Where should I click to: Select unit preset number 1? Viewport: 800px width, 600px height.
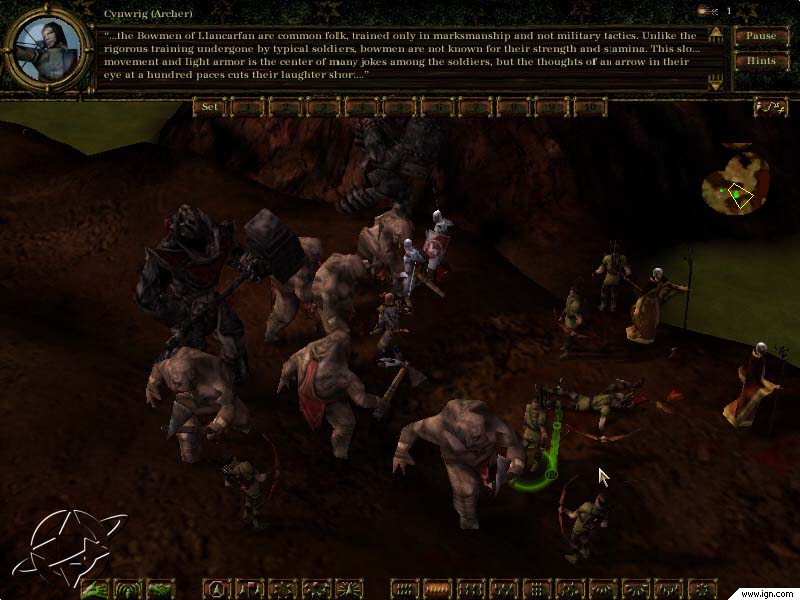click(x=247, y=106)
